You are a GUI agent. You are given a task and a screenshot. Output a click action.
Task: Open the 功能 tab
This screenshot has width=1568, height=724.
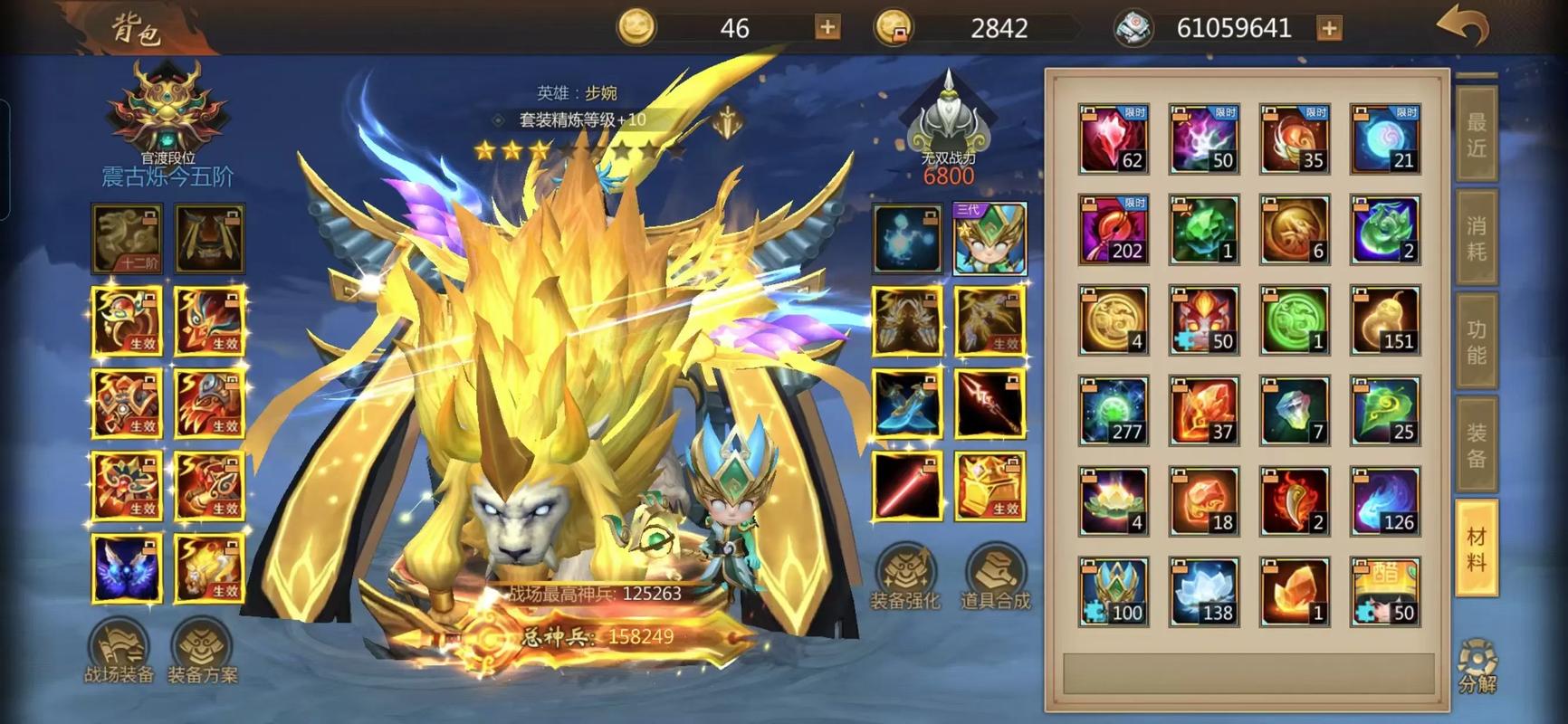click(1476, 342)
